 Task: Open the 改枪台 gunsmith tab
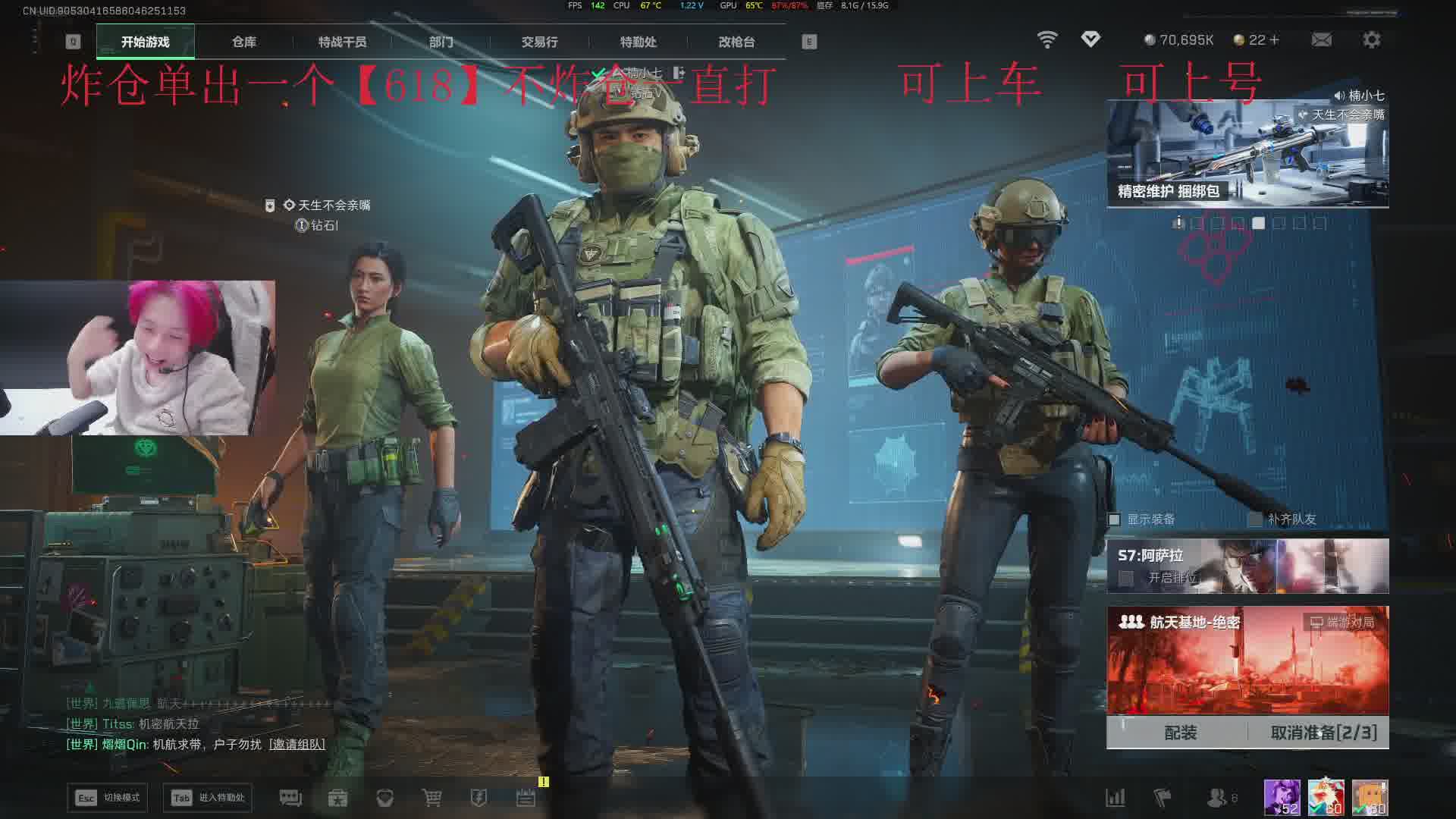tap(736, 42)
